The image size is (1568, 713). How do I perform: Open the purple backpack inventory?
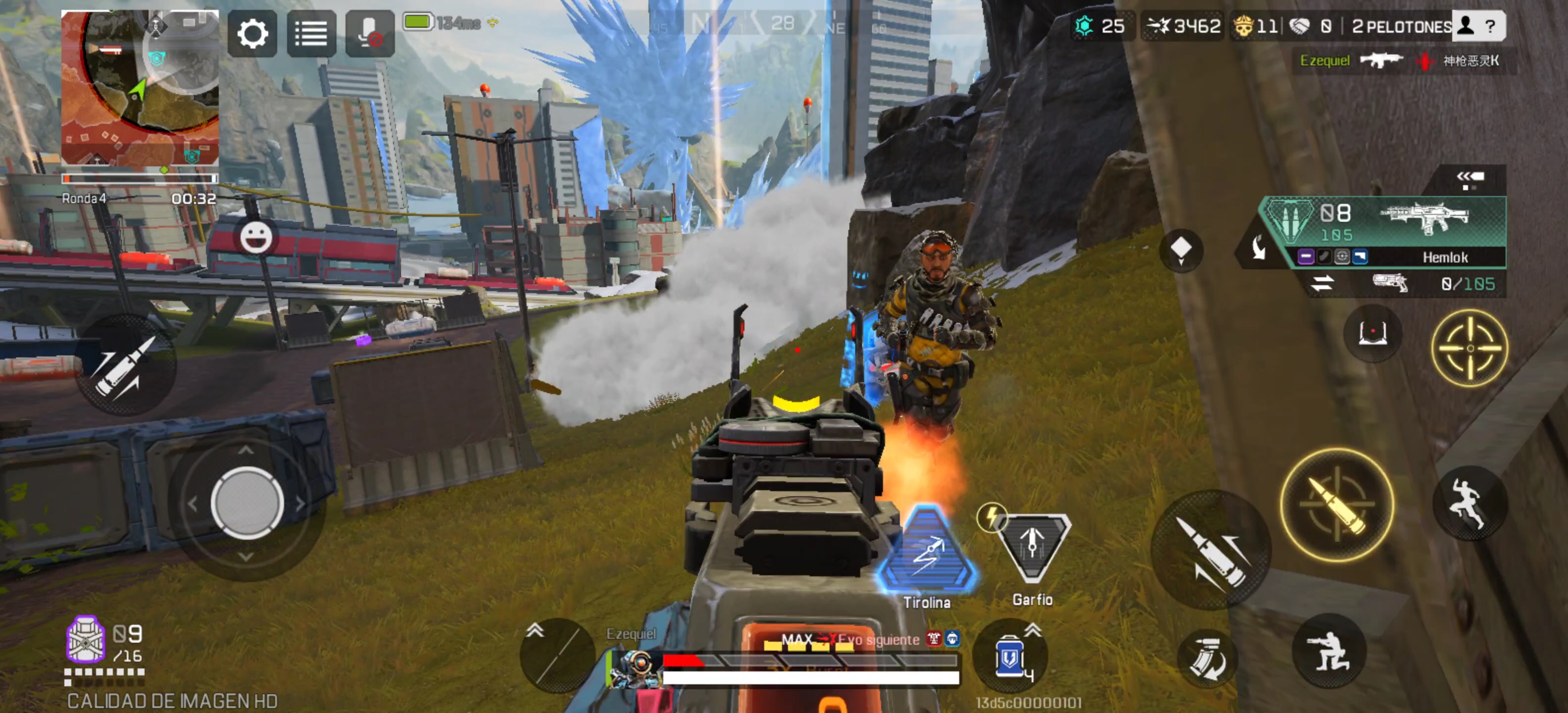pos(85,639)
